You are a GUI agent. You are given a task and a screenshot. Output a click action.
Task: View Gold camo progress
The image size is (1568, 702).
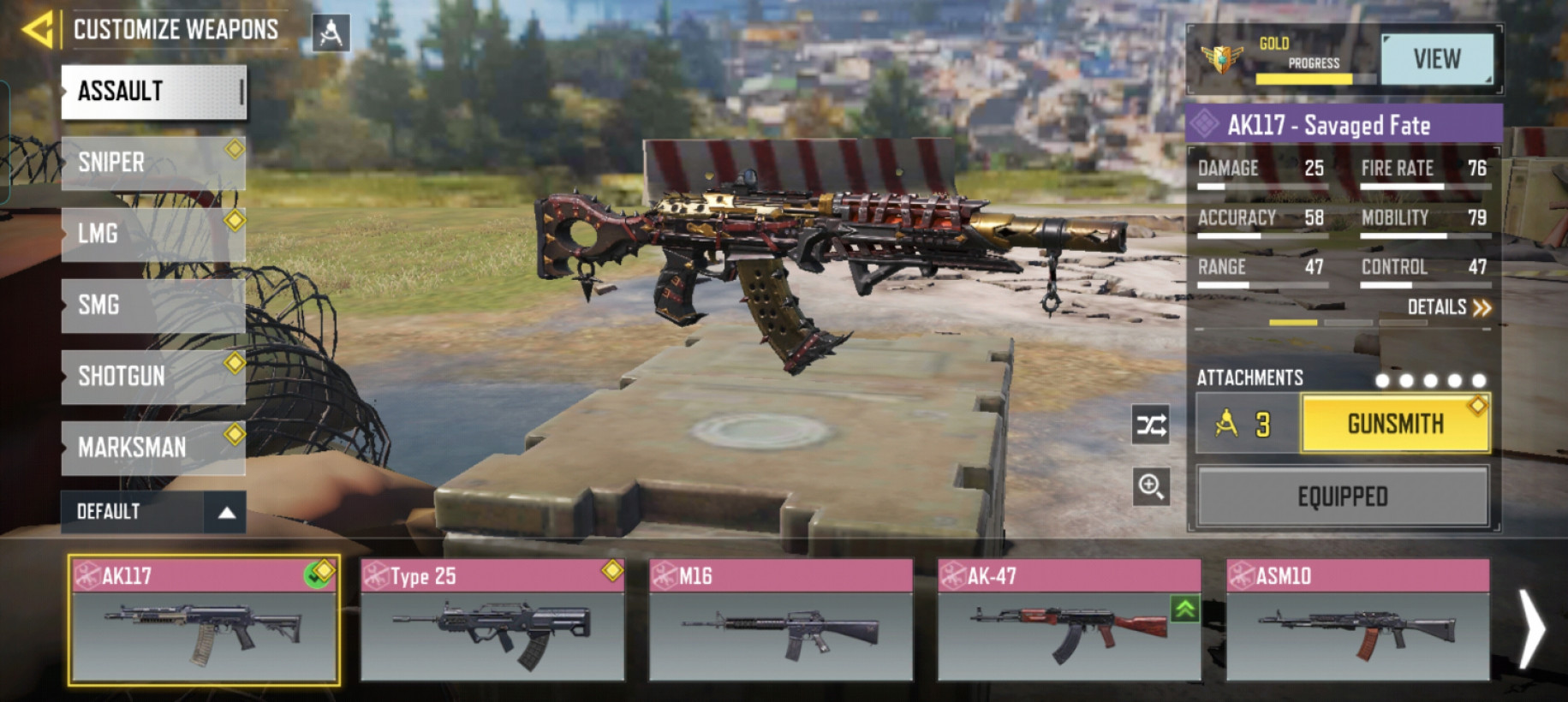pos(1437,59)
